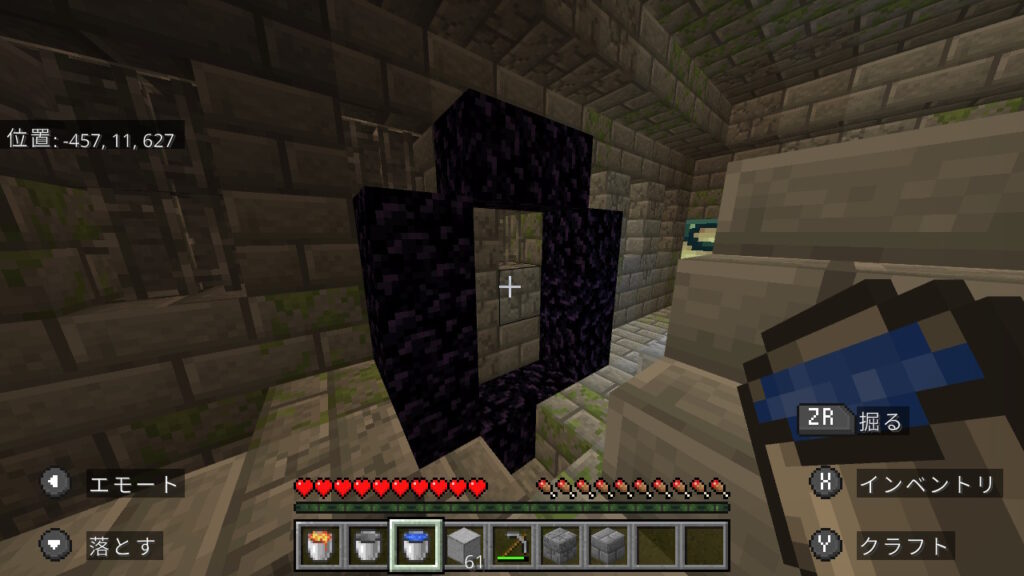Image resolution: width=1024 pixels, height=576 pixels.
Task: Select the empty bucket hotbar slot
Action: pyautogui.click(x=367, y=545)
